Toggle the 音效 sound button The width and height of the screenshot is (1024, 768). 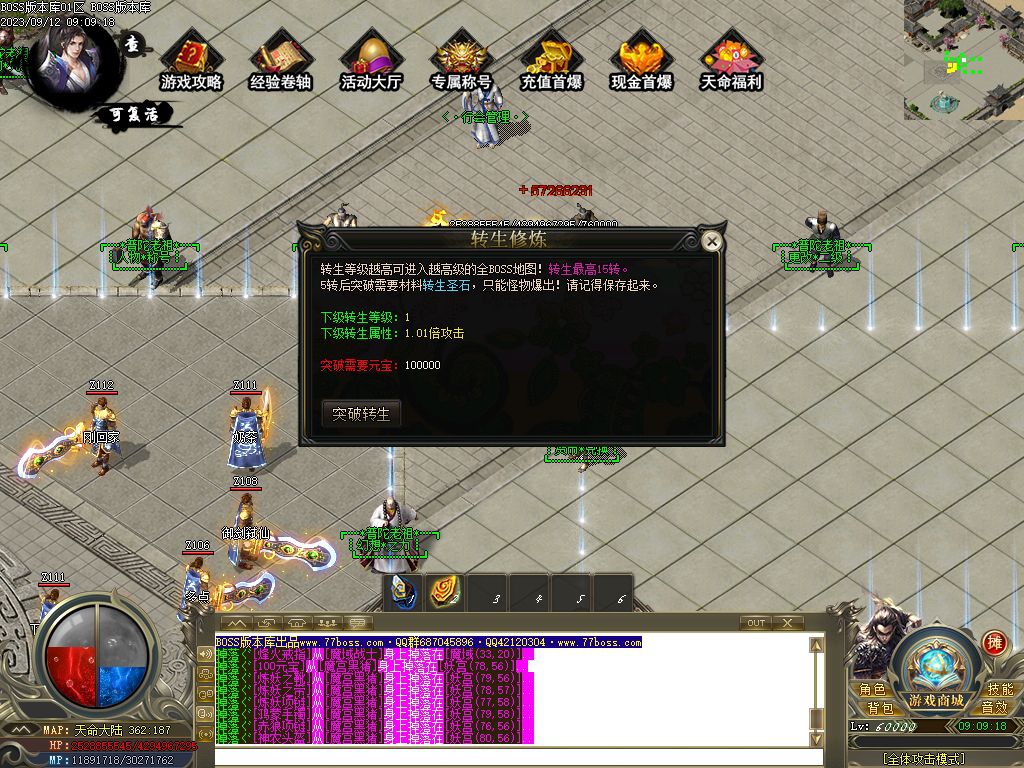coord(994,708)
